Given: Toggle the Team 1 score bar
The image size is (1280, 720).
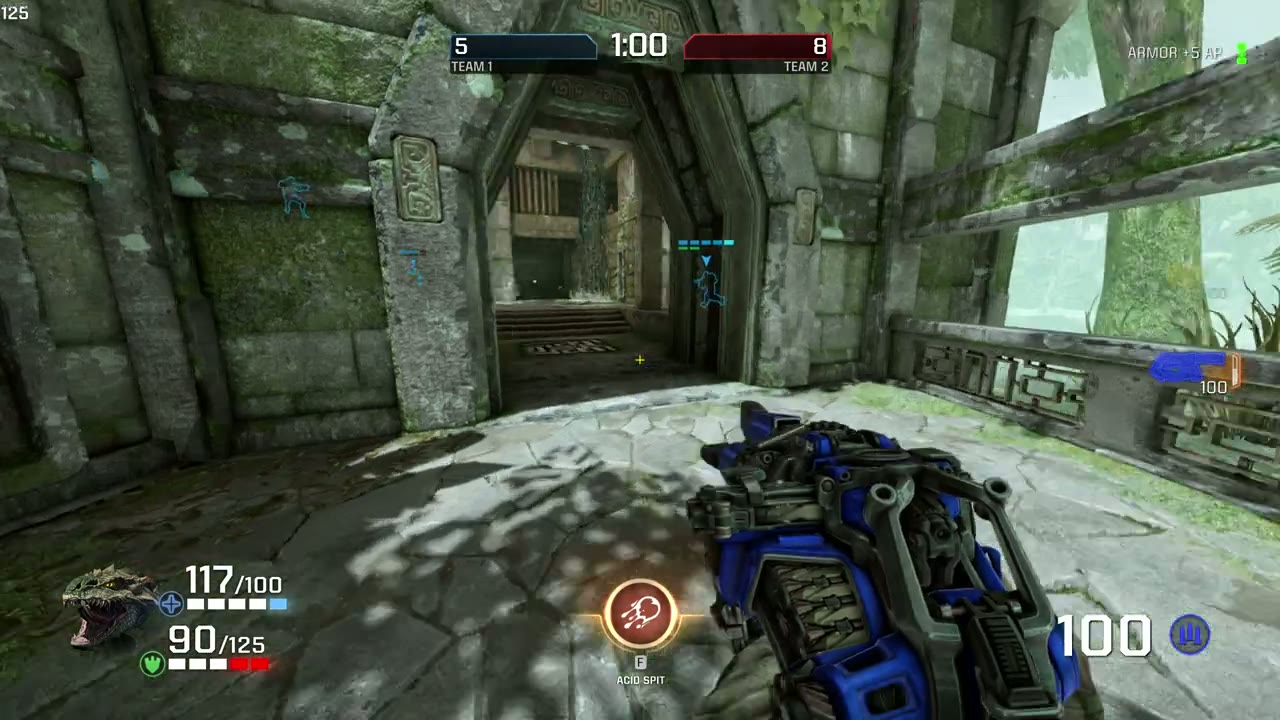Looking at the screenshot, I should (524, 46).
